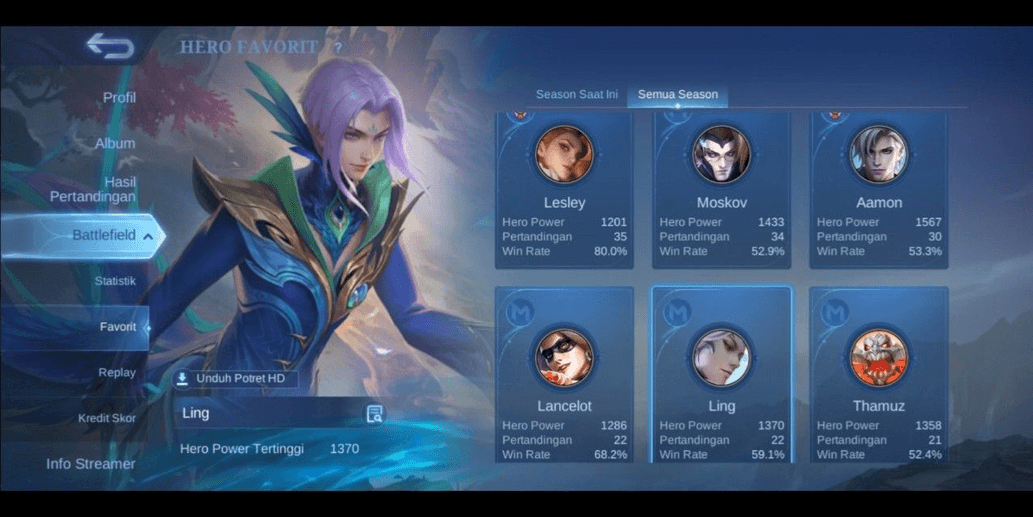Open Ling's detail icon beside the name
The image size is (1033, 517).
click(375, 414)
